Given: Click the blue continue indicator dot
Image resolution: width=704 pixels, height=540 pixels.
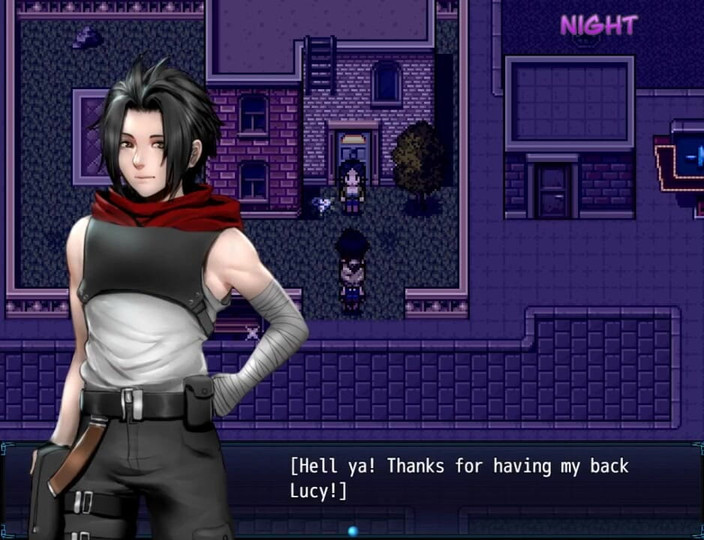Looking at the screenshot, I should pyautogui.click(x=352, y=531).
